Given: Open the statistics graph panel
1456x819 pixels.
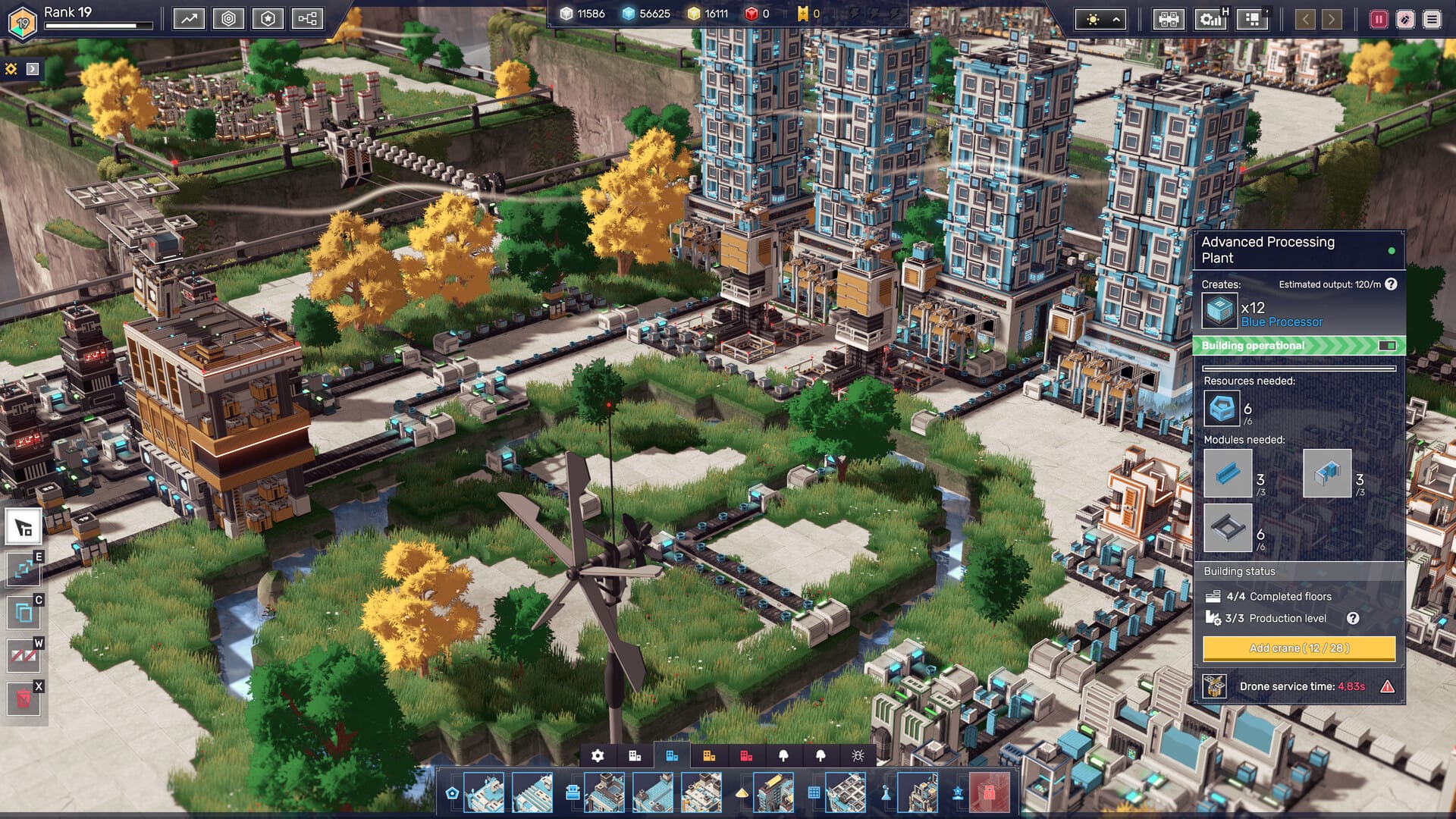Looking at the screenshot, I should (189, 19).
